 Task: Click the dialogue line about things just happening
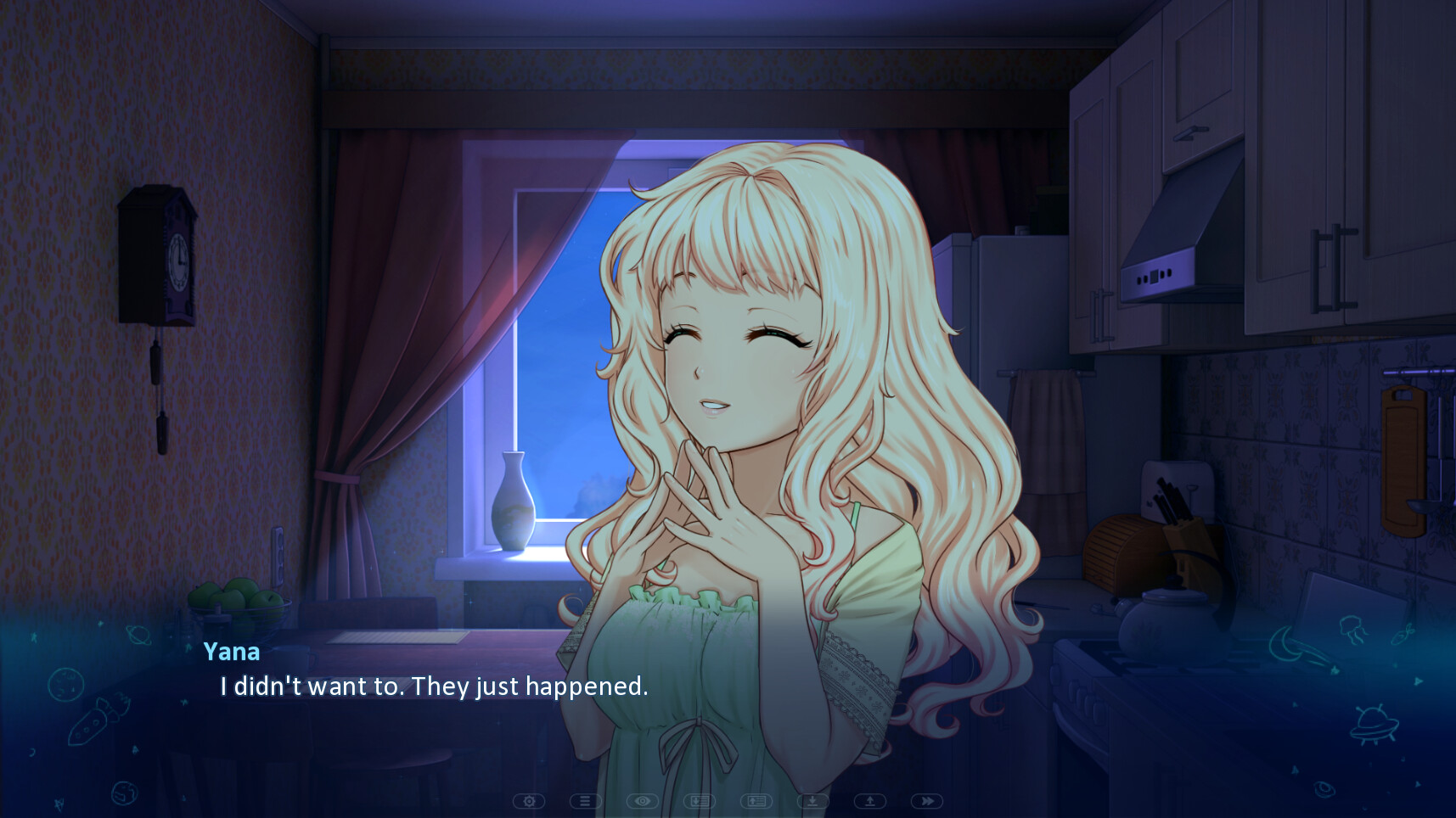tap(432, 687)
